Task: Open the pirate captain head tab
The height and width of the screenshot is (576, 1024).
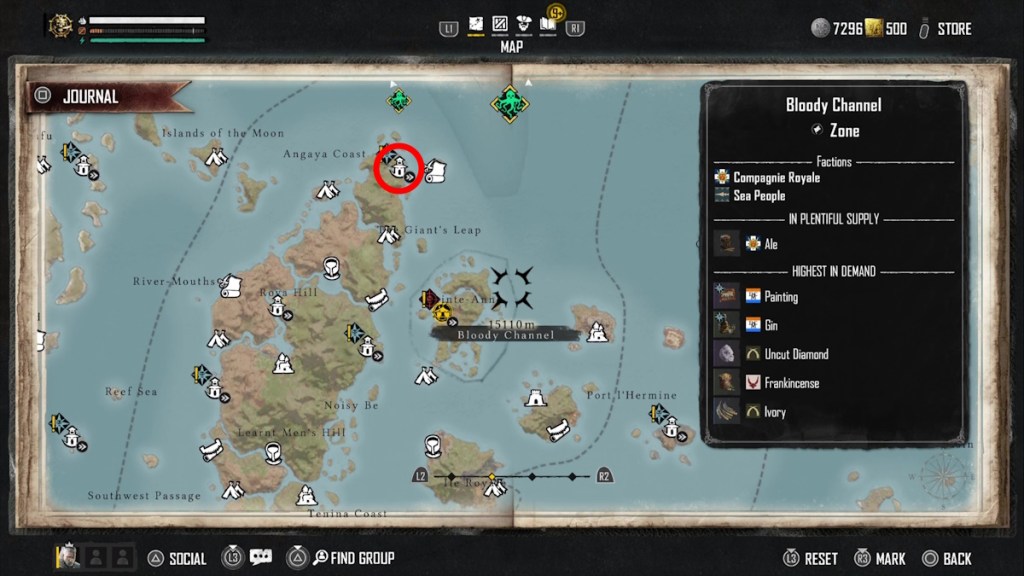Action: [524, 24]
